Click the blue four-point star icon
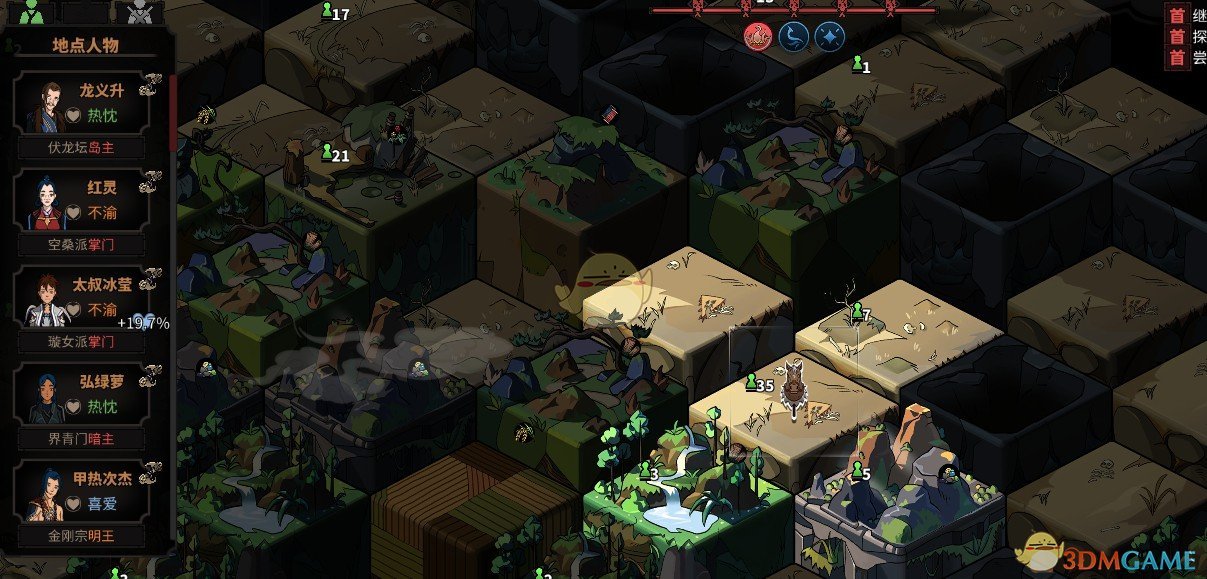Image resolution: width=1207 pixels, height=579 pixels. pos(828,37)
